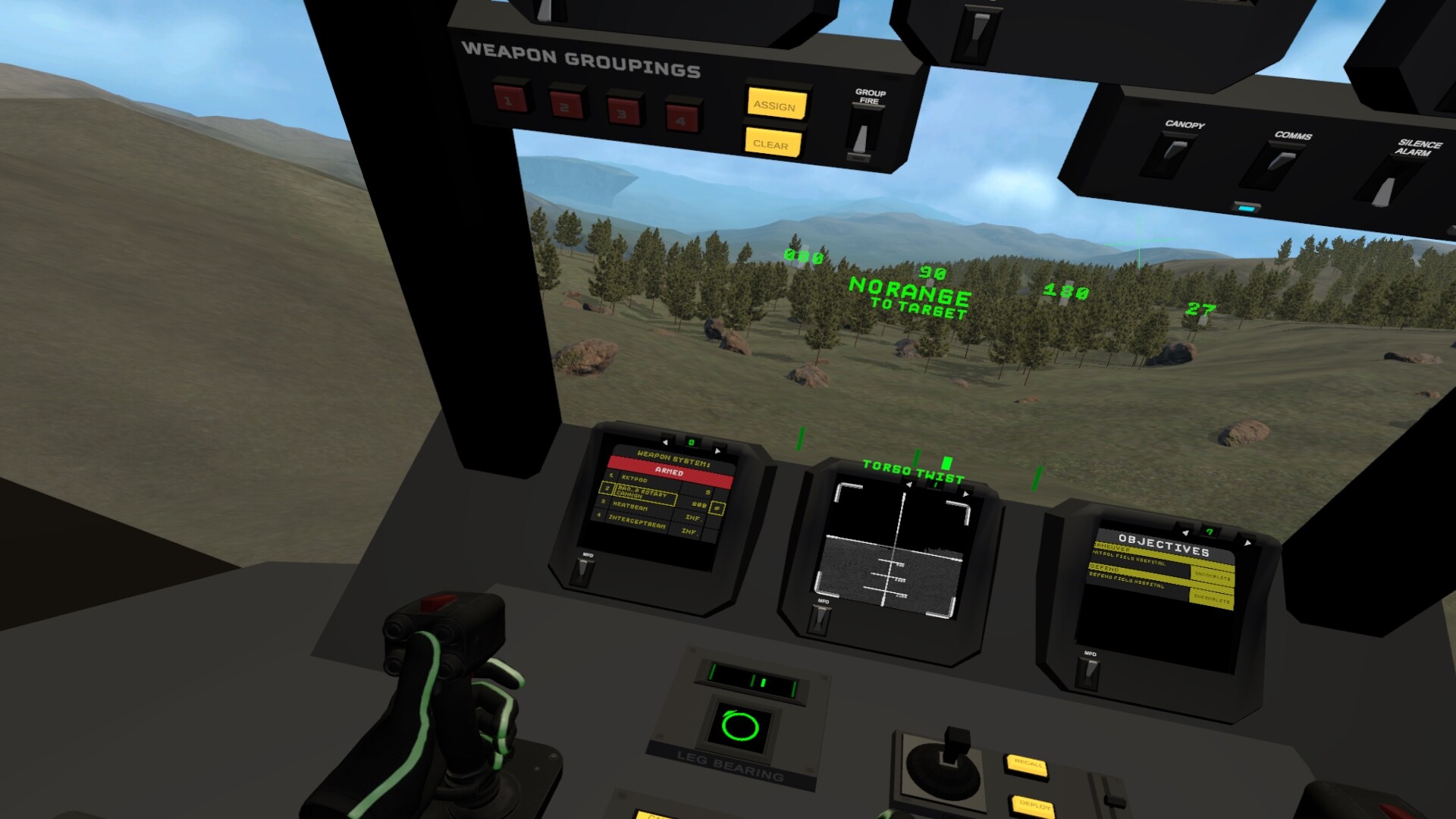Select the RKTPOD weapon entry
Viewport: 1456px width, 819px height.
tap(634, 479)
